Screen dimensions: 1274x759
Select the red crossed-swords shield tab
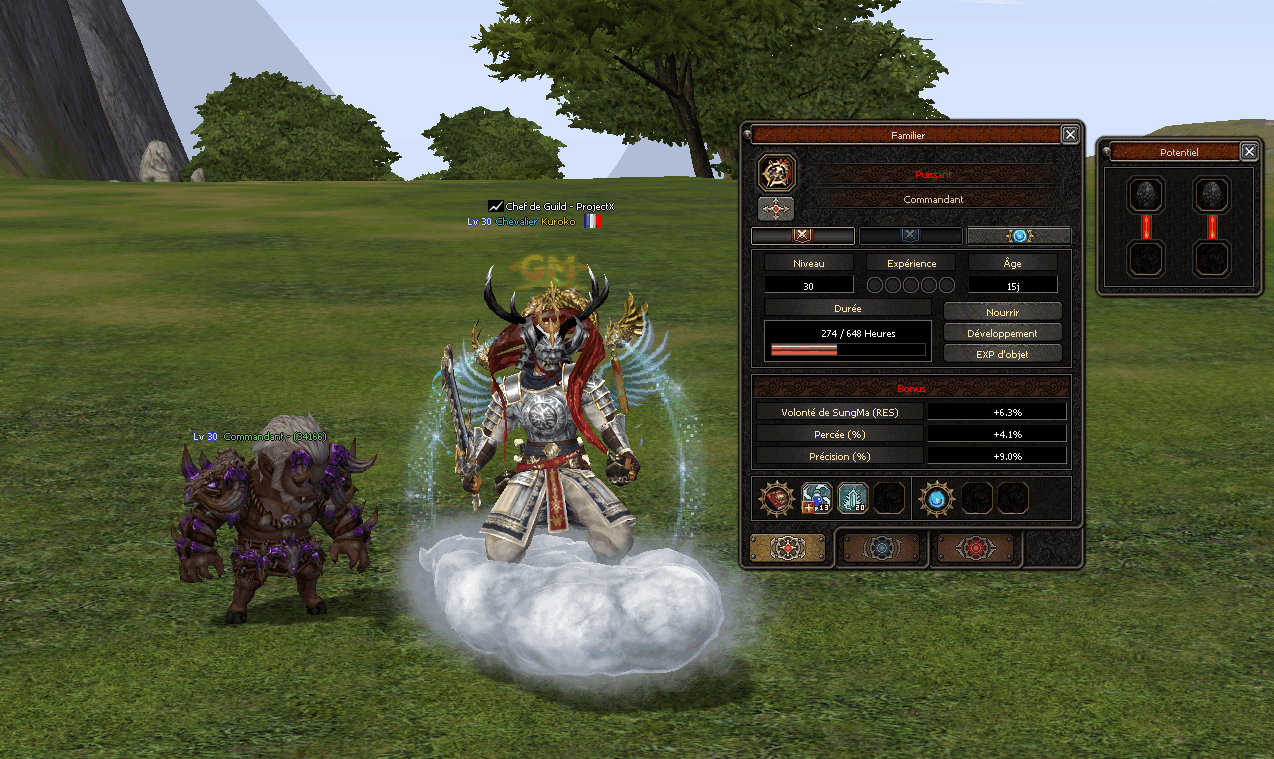click(x=803, y=236)
